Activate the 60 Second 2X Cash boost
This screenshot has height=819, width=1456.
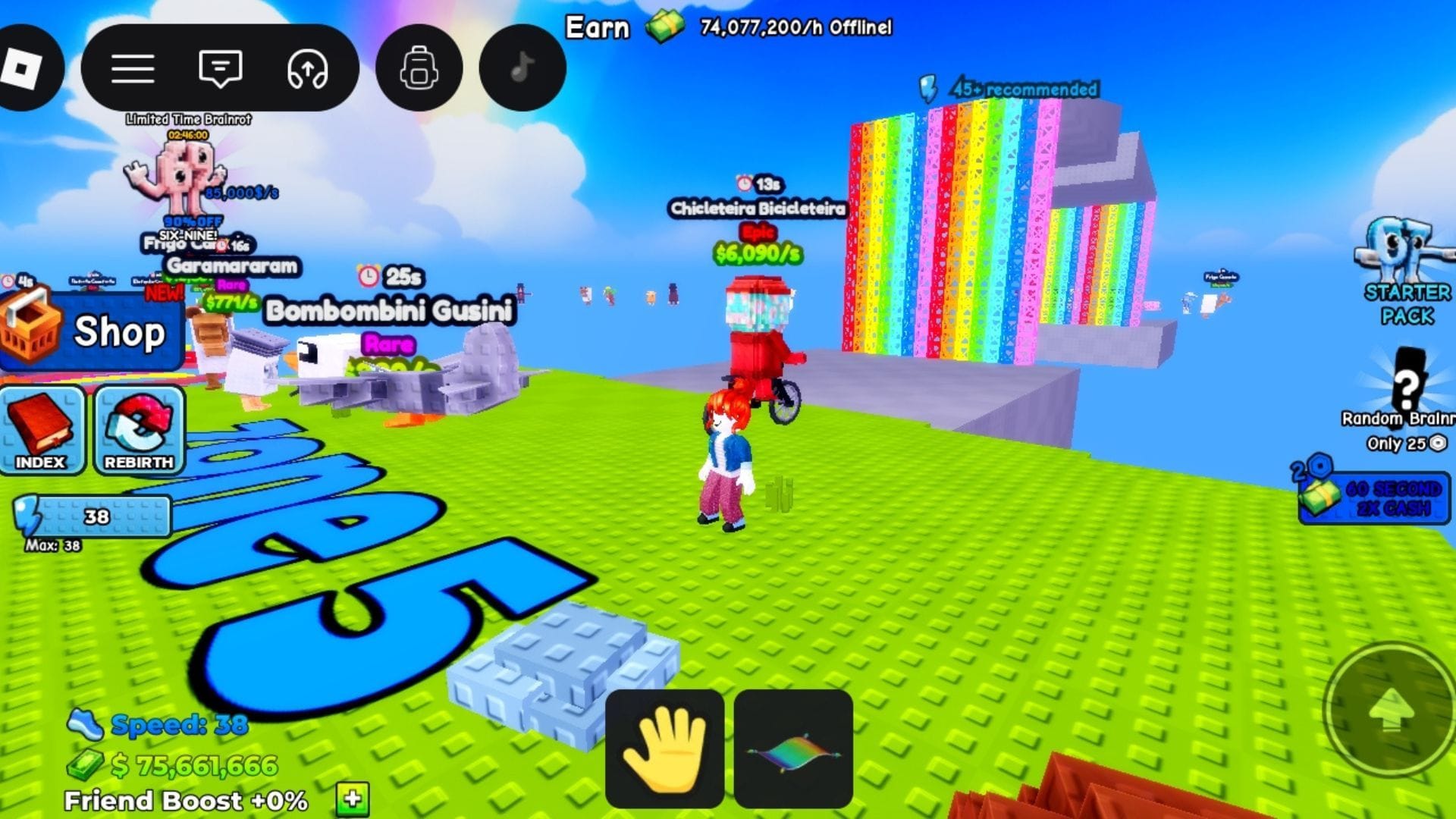1374,497
